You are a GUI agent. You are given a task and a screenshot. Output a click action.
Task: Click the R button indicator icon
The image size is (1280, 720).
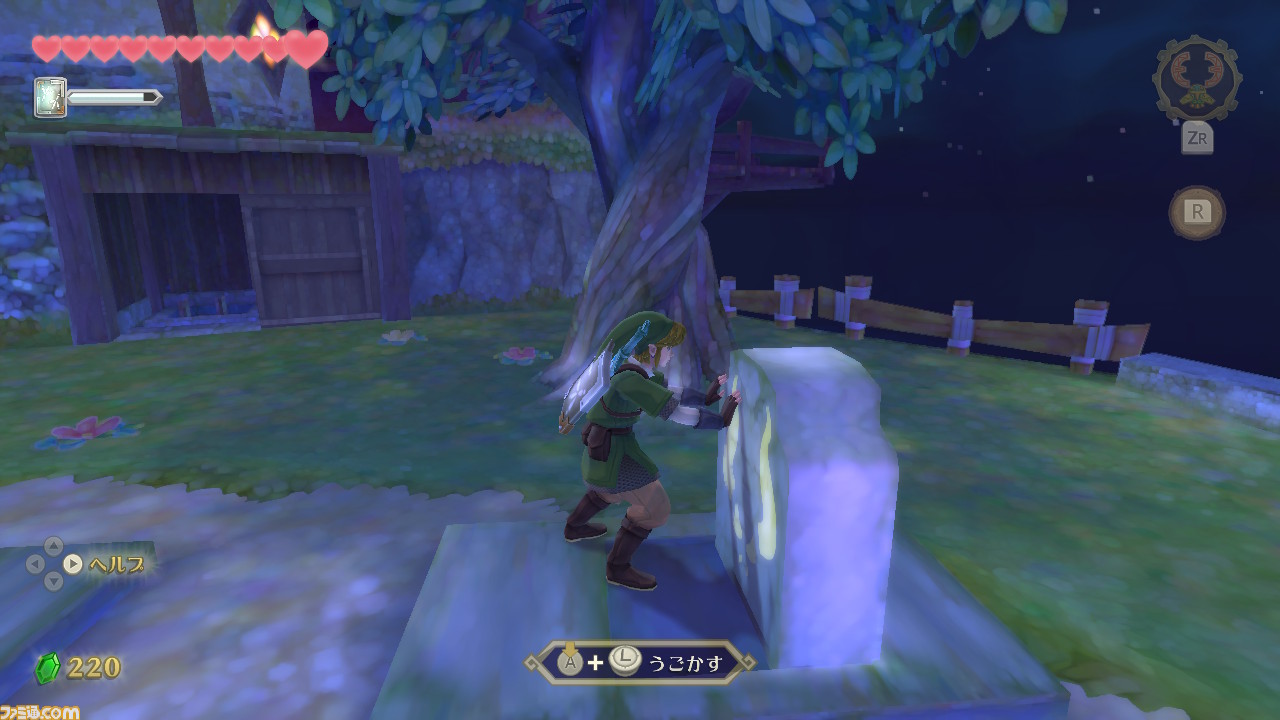[x=1198, y=211]
